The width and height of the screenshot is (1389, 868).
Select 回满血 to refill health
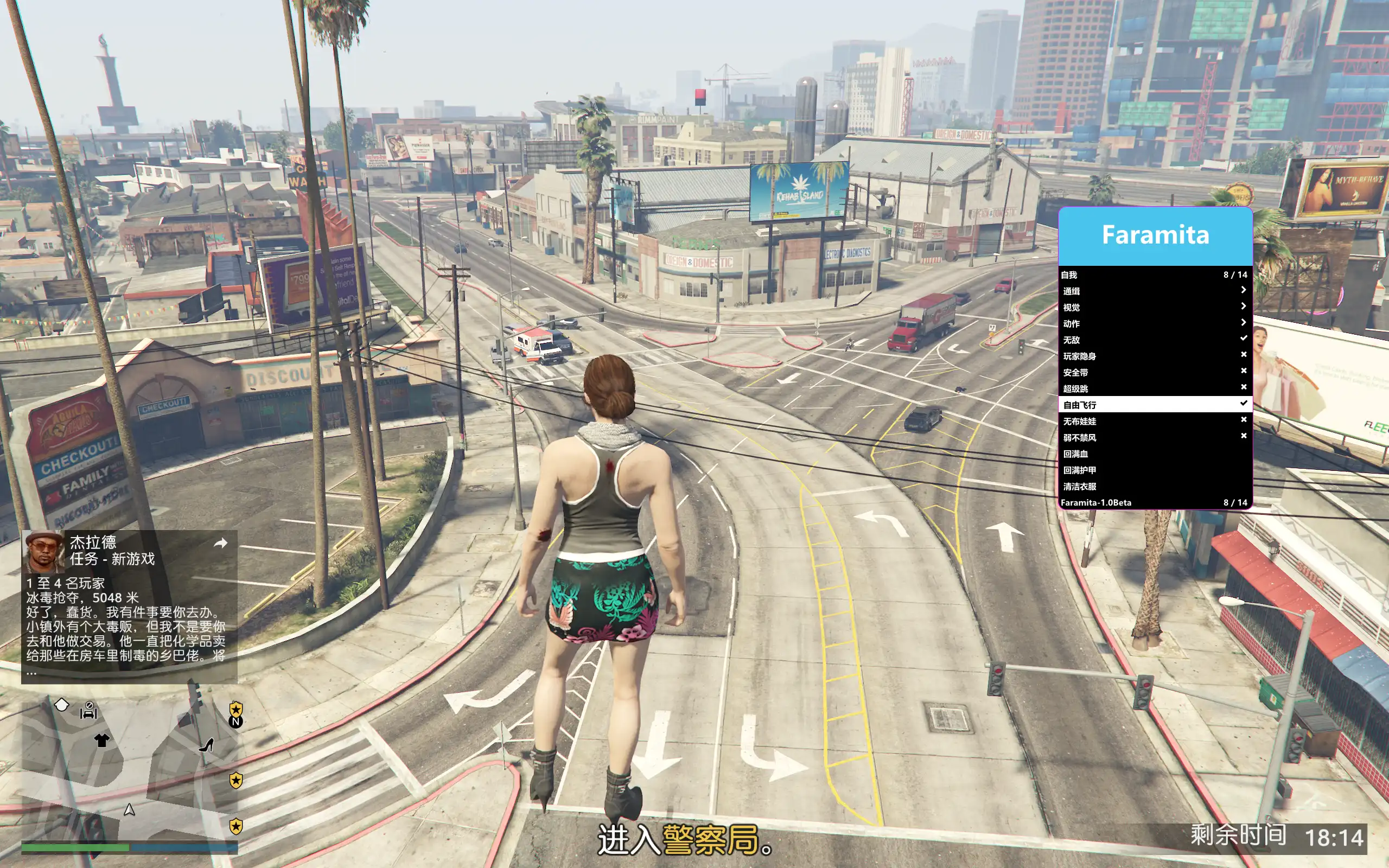pos(1154,454)
